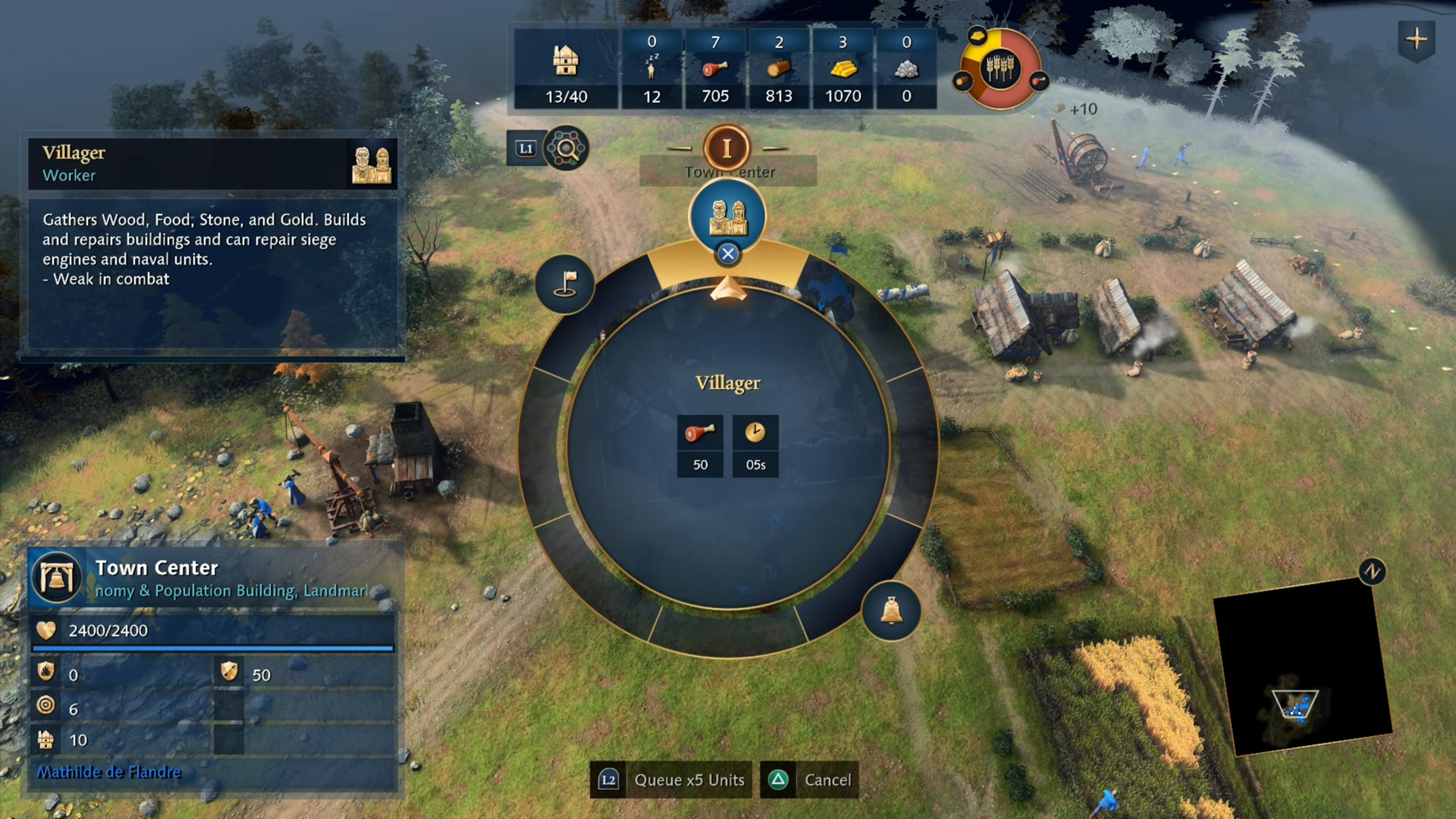The image size is (1456, 819).
Task: Open the gear search radial menu icon
Action: (566, 148)
